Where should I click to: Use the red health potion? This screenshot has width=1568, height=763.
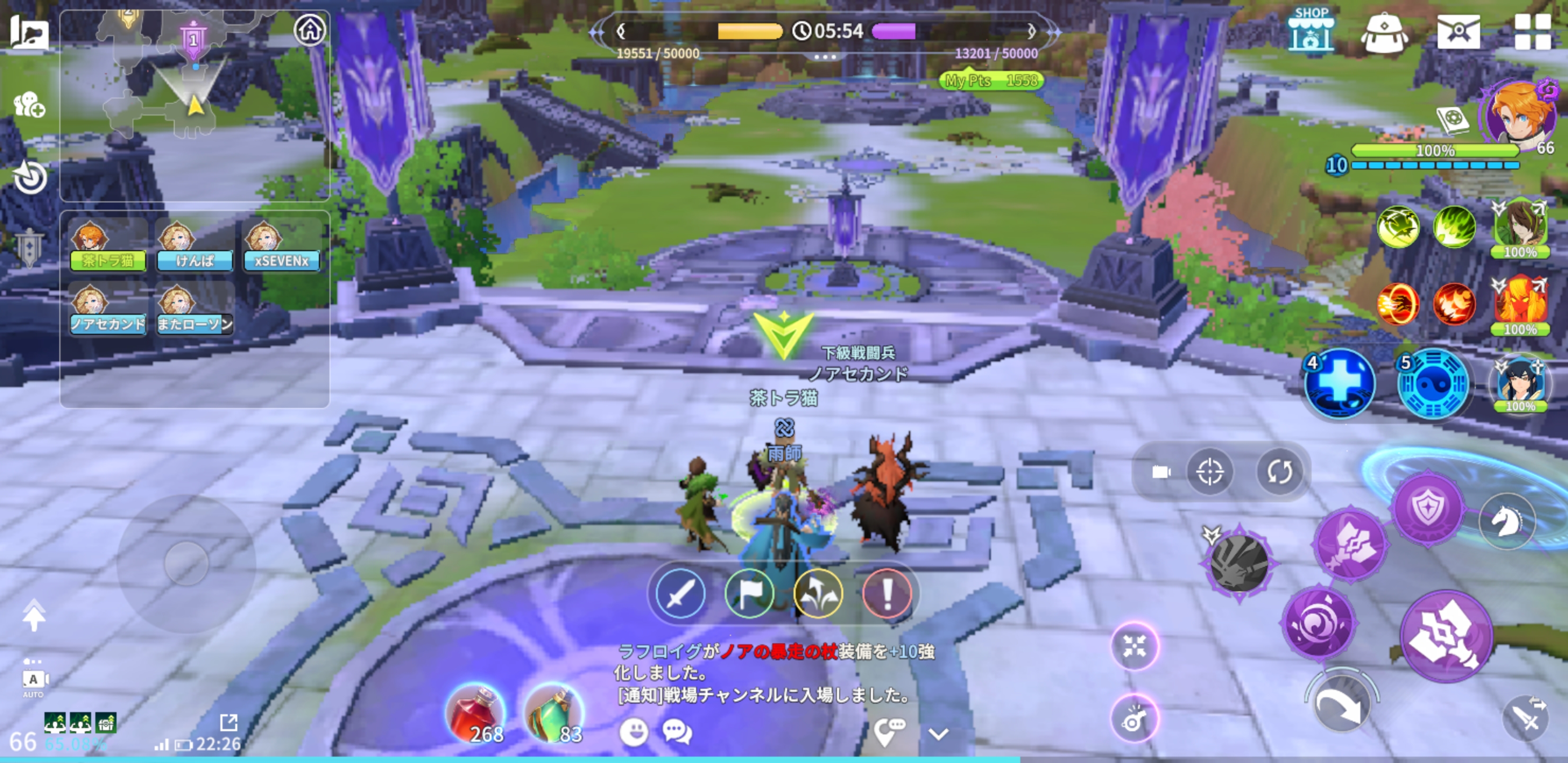coord(477,715)
